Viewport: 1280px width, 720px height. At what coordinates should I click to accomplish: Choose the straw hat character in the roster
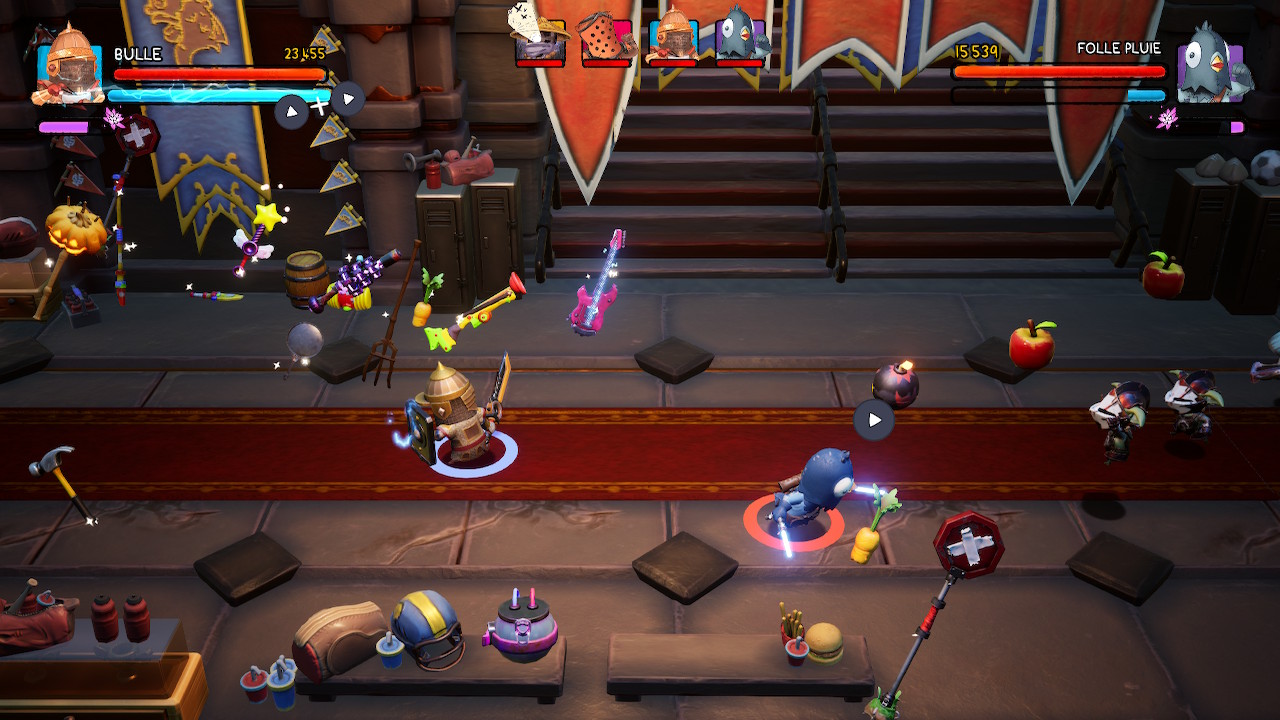pyautogui.click(x=539, y=38)
